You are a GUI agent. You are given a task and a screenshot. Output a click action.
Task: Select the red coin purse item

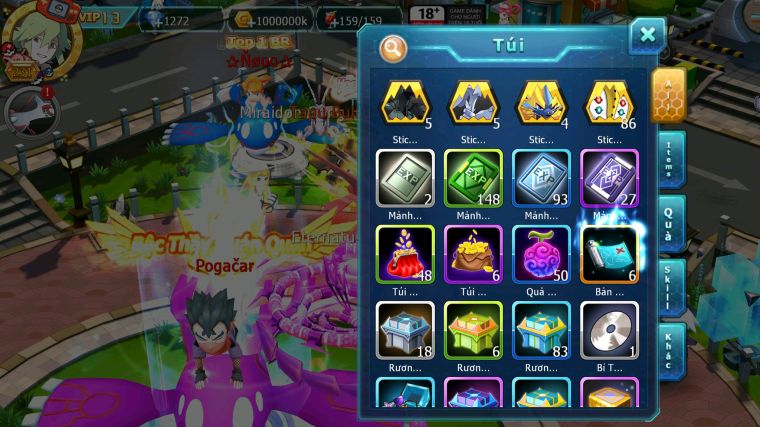406,253
